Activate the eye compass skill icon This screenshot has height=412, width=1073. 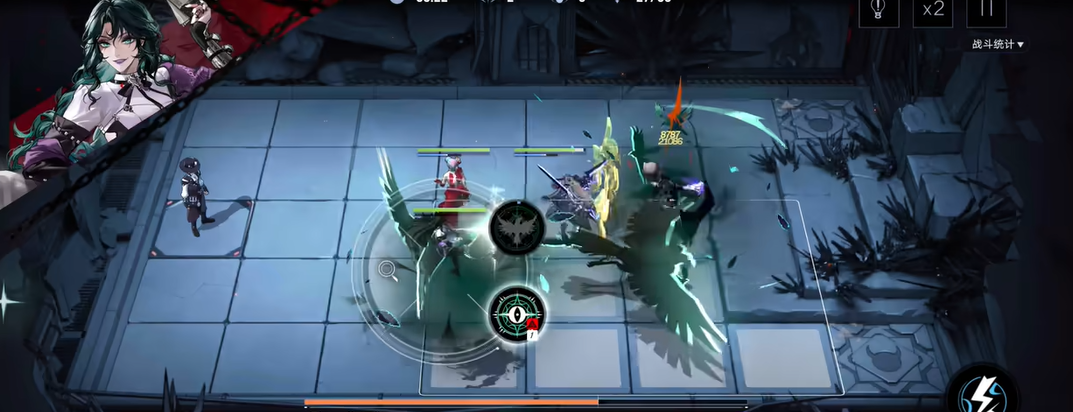point(517,313)
